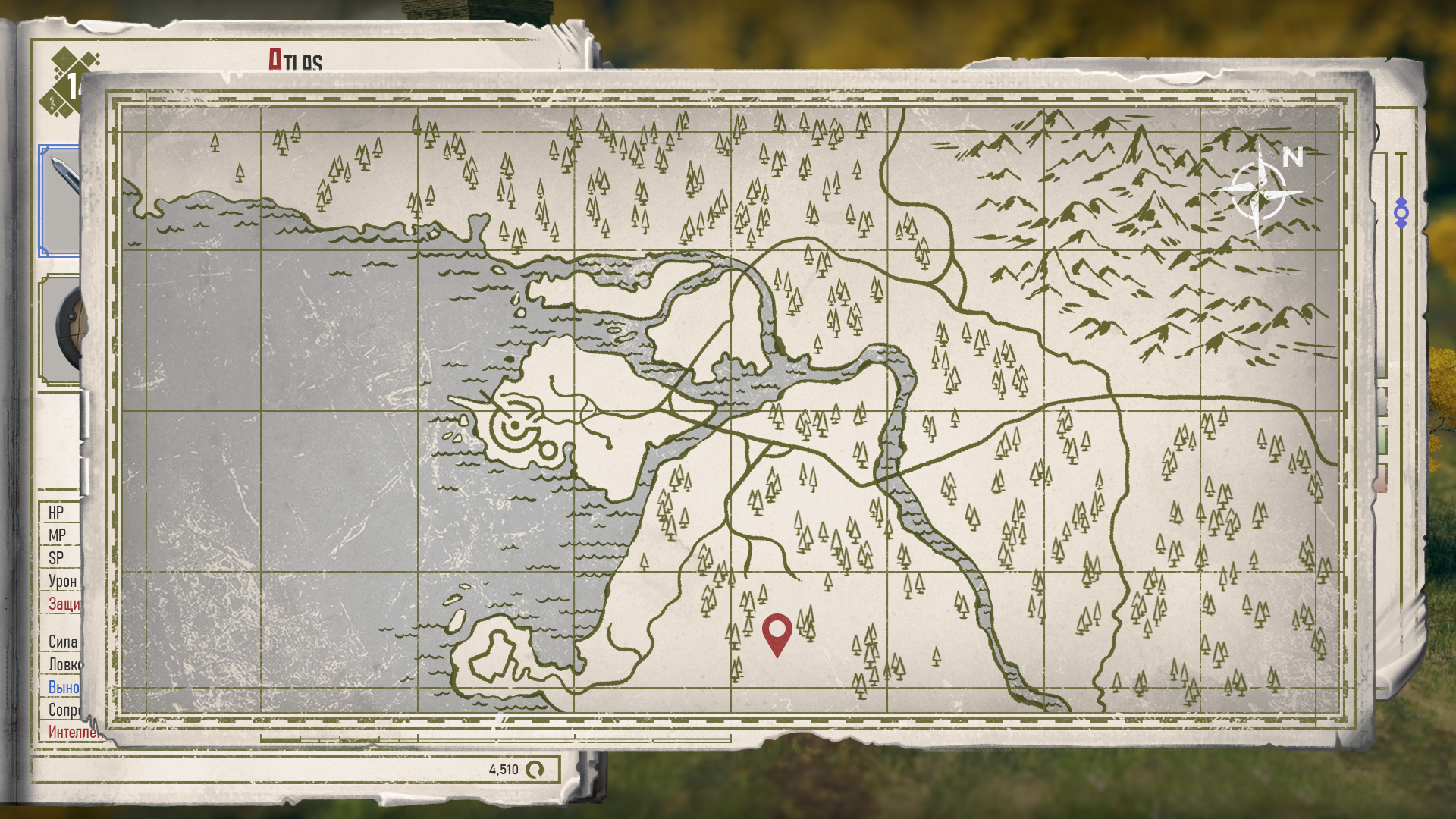Viewport: 1456px width, 819px height.
Task: Click the blue scrollbar handle
Action: 1401,213
